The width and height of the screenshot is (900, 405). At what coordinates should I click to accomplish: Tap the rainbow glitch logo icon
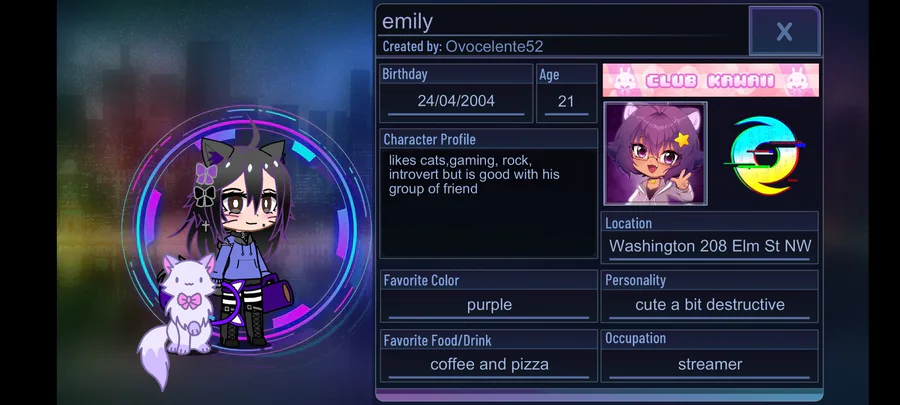click(765, 153)
